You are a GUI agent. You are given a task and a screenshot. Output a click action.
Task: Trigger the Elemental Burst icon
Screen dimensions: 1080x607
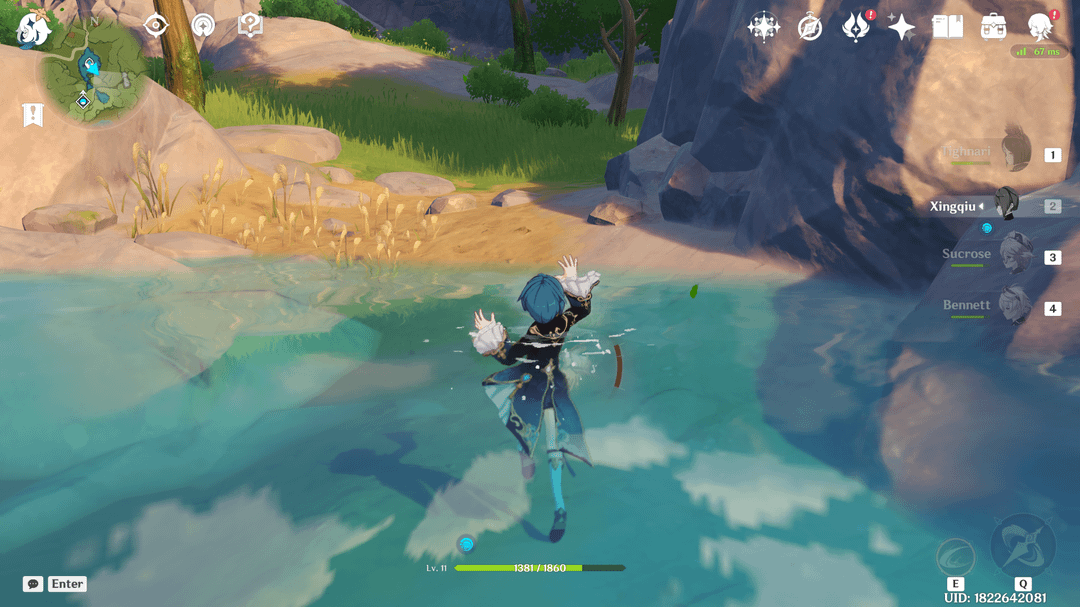coord(1022,545)
